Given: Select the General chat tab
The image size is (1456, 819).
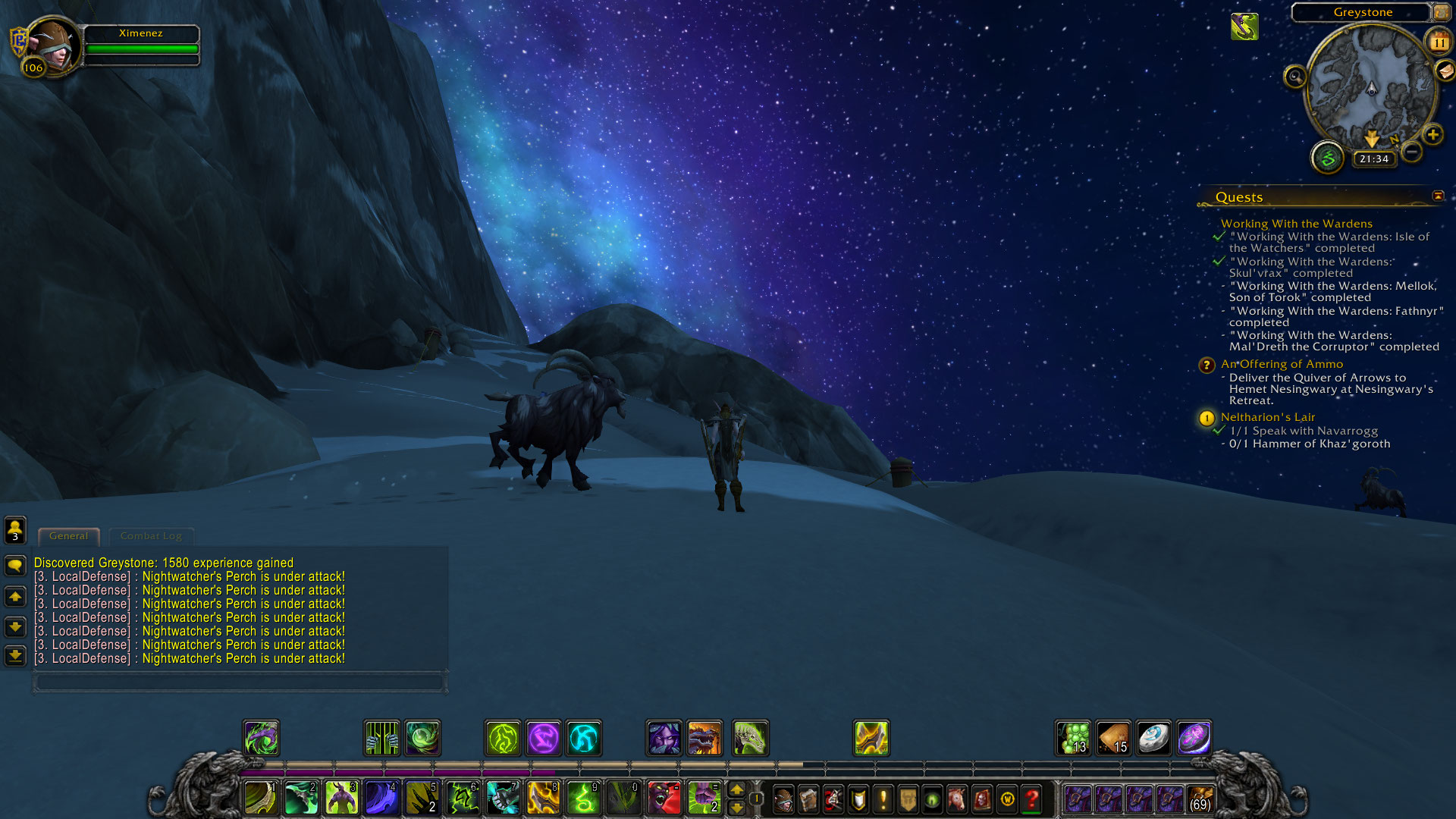Looking at the screenshot, I should click(68, 536).
